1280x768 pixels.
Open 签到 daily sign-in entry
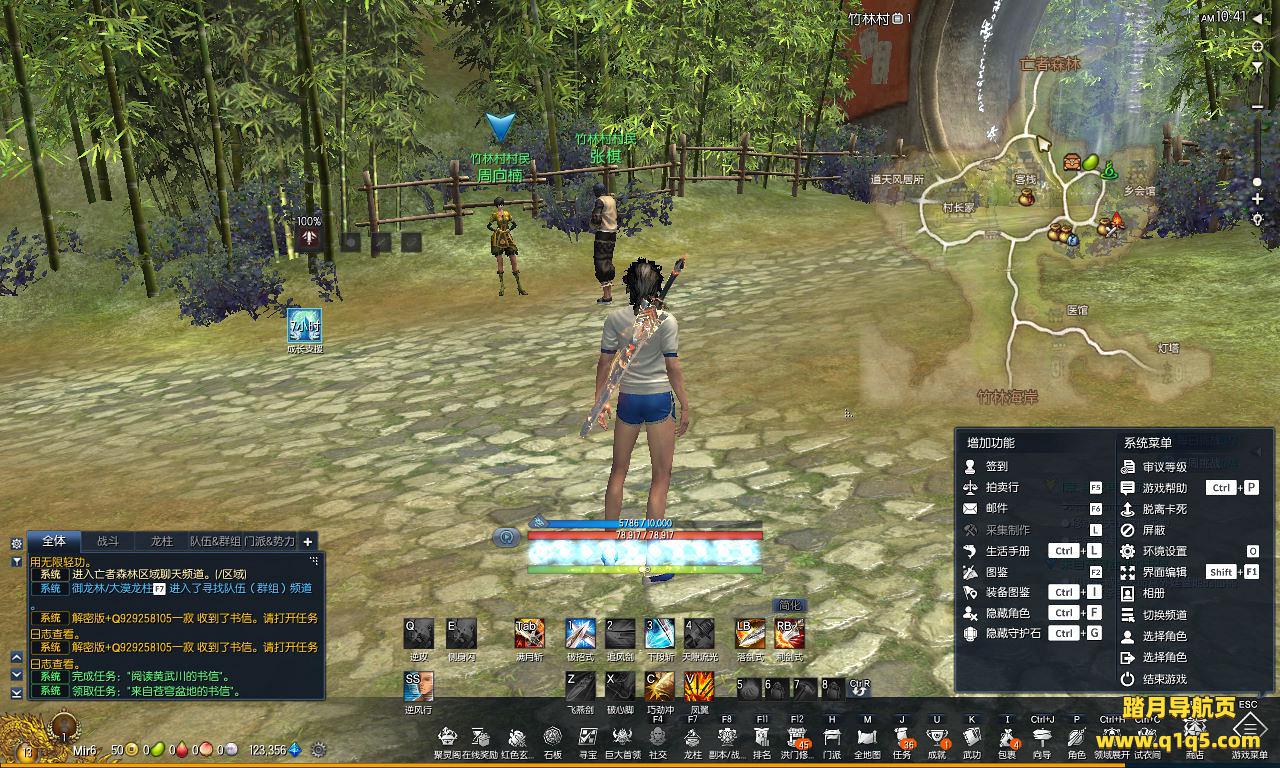(x=996, y=466)
